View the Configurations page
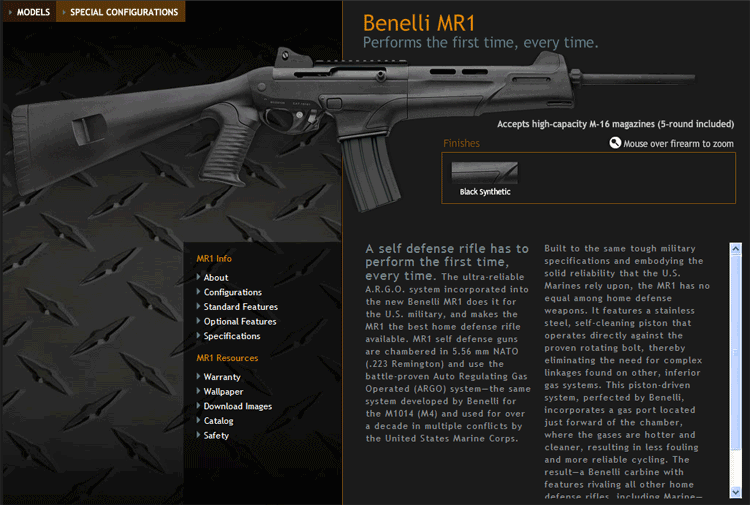Viewport: 750px width, 505px height. pyautogui.click(x=233, y=292)
